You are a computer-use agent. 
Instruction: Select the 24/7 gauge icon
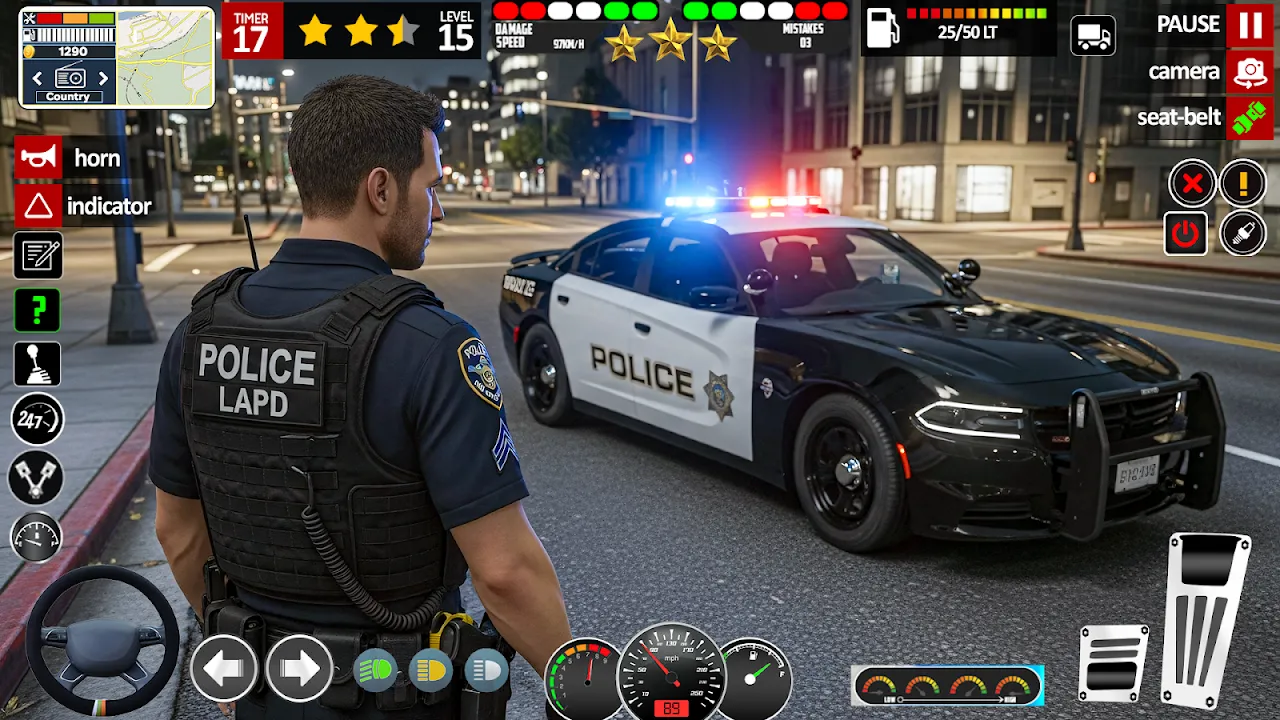pos(37,420)
